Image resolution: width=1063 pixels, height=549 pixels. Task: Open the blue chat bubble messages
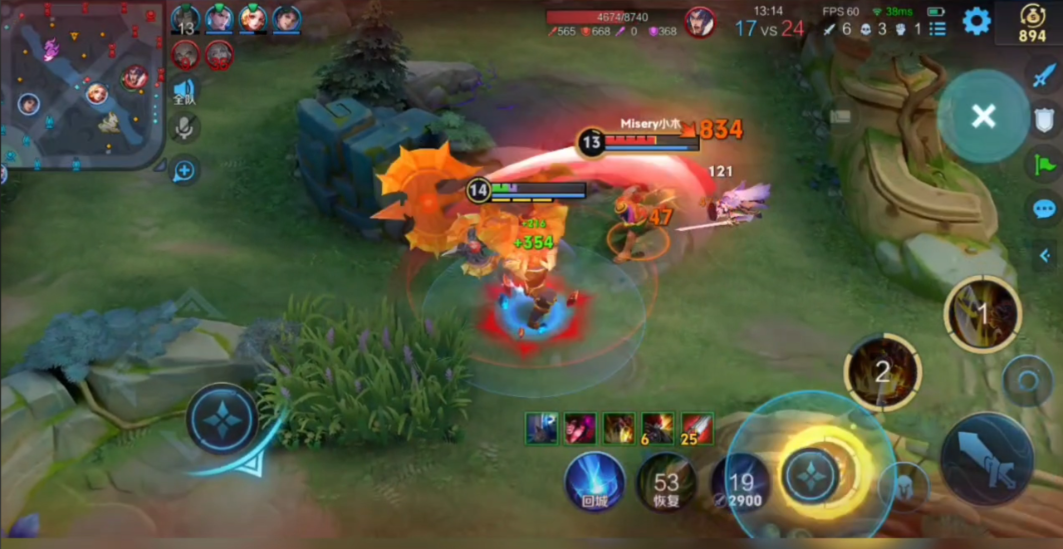pos(1045,209)
